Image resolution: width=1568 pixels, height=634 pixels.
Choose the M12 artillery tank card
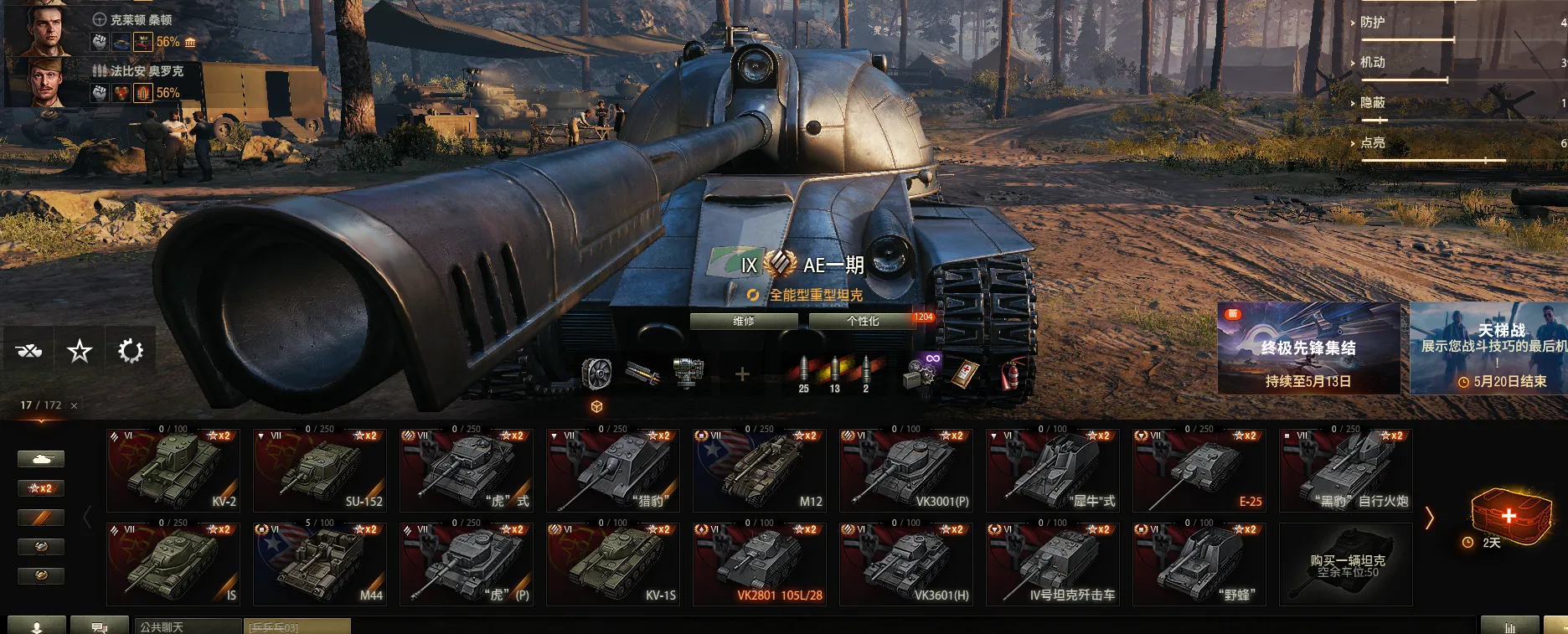tap(760, 470)
